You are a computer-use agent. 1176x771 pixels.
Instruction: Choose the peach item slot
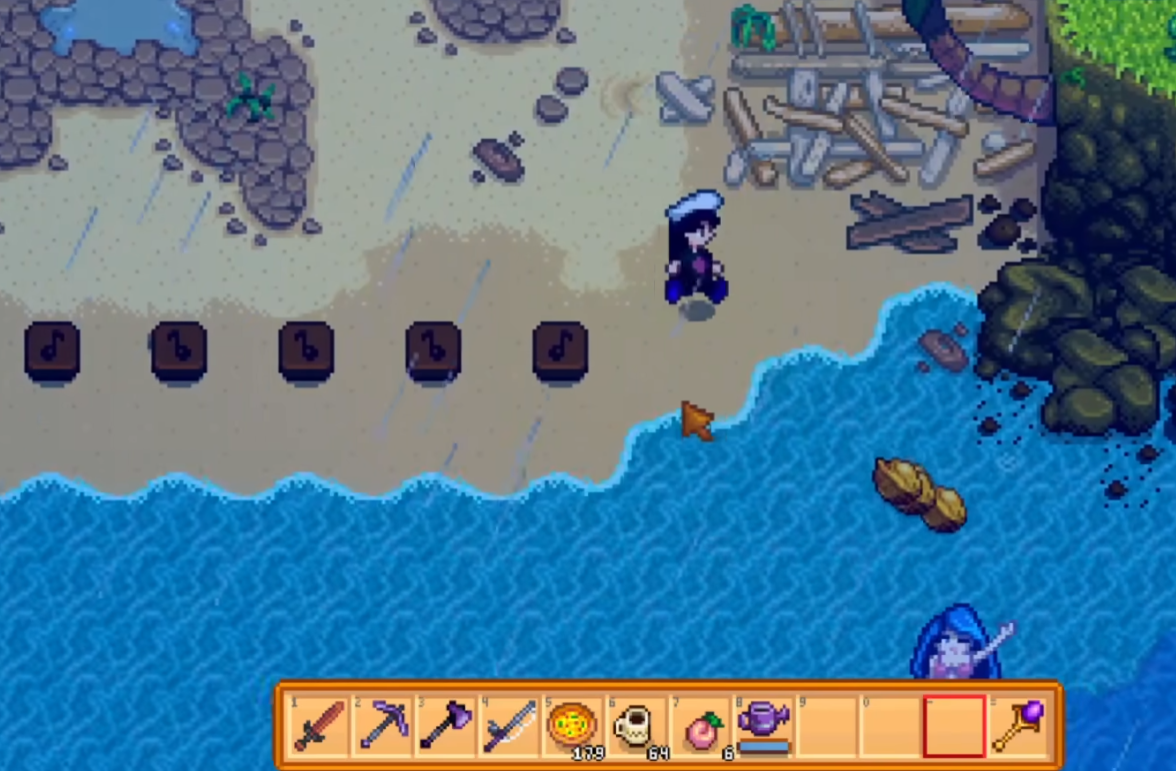(700, 727)
